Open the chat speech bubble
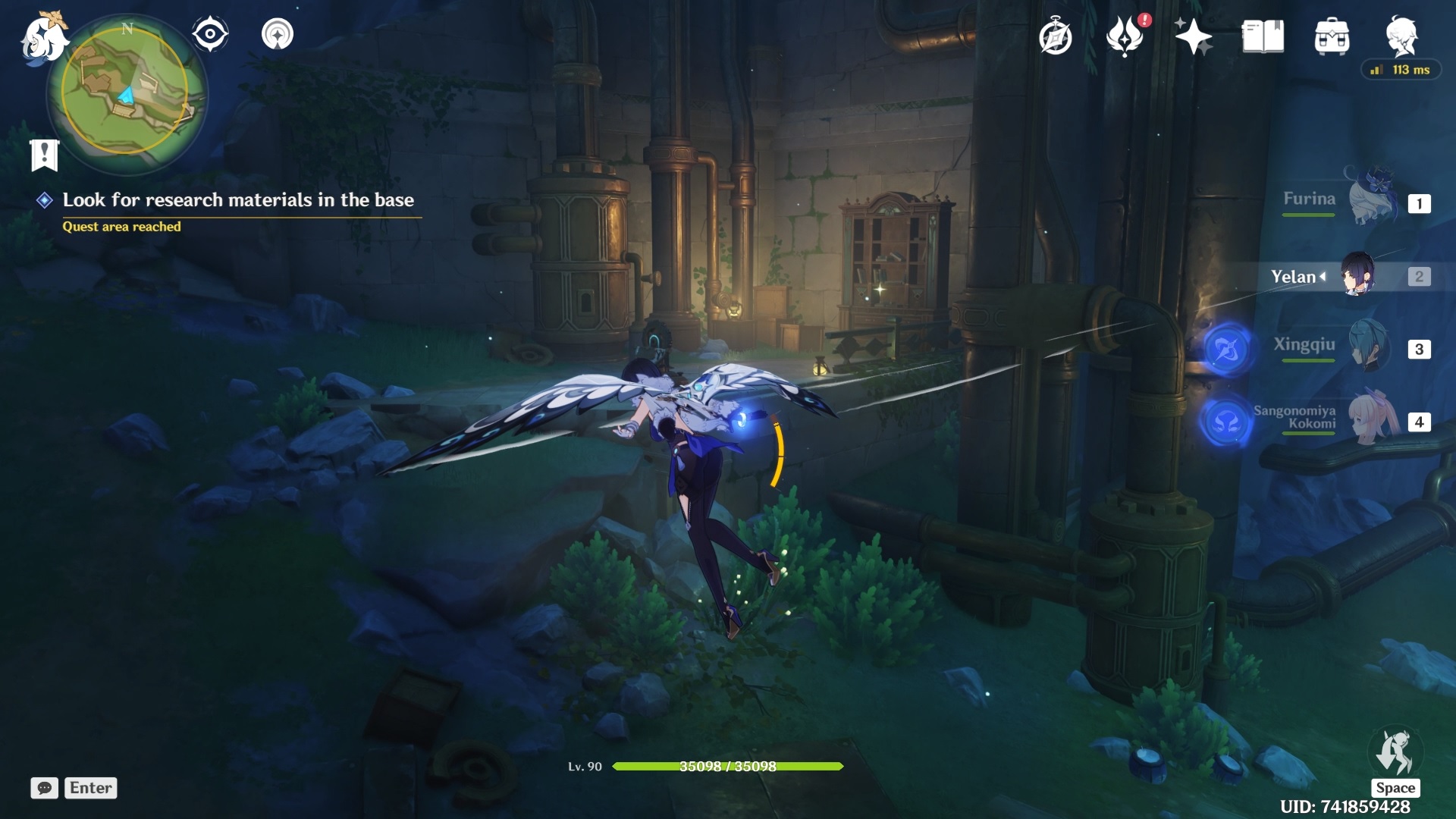The height and width of the screenshot is (819, 1456). click(45, 788)
